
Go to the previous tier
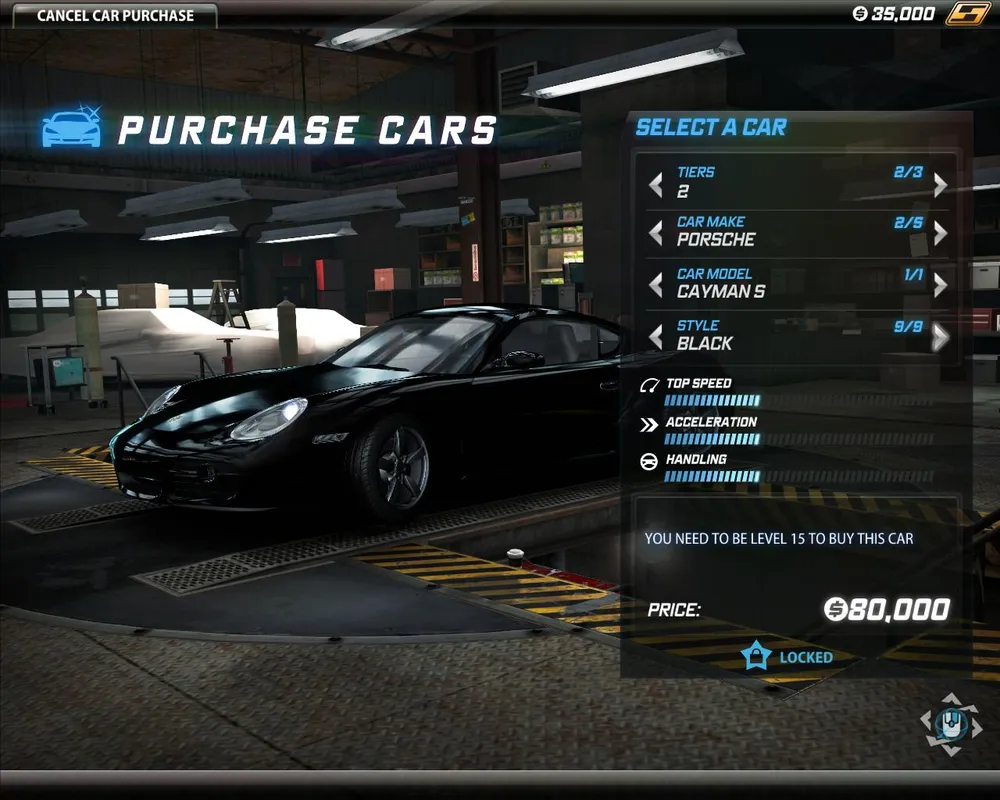tap(656, 184)
